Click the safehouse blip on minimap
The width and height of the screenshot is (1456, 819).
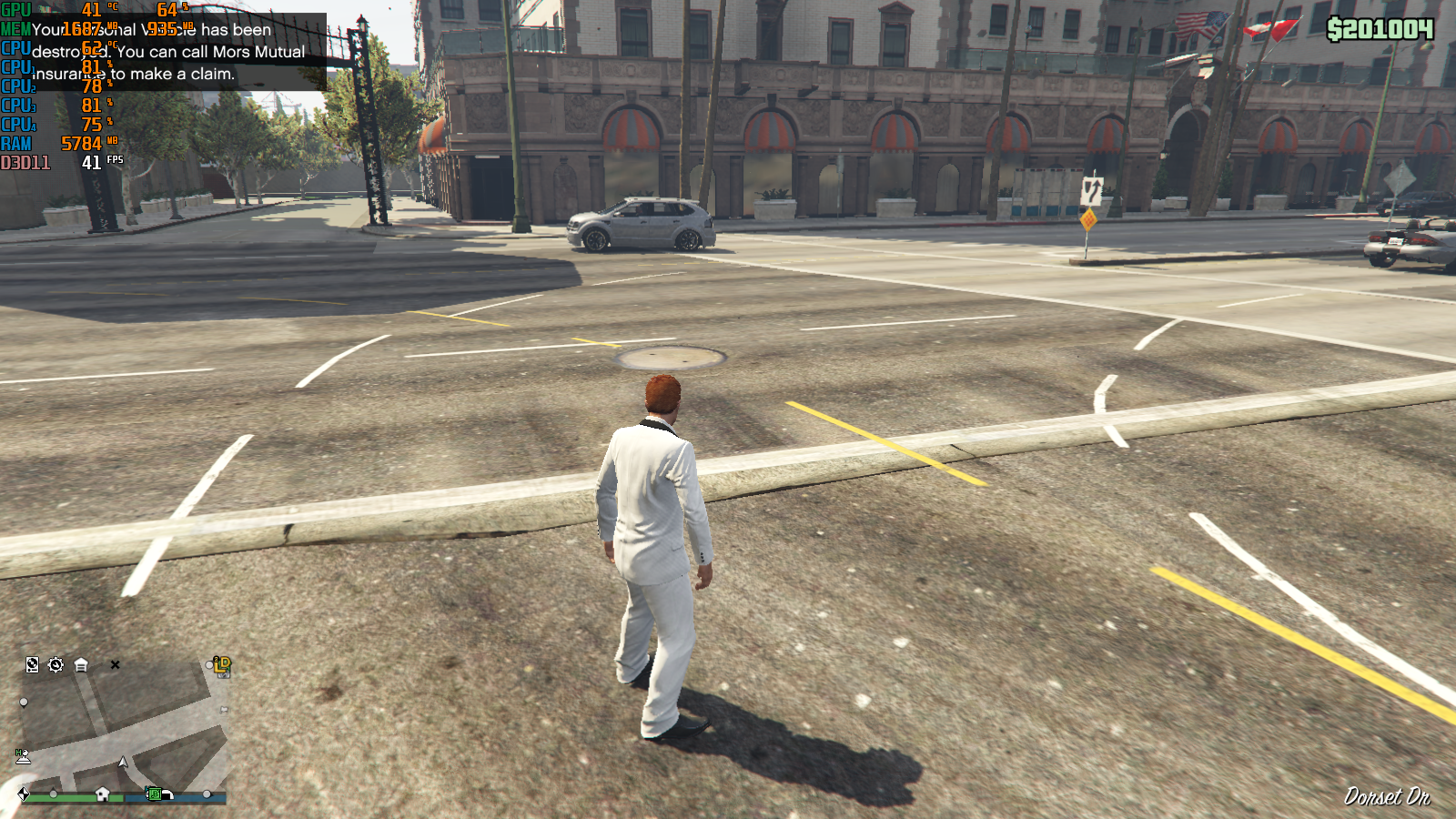[103, 794]
